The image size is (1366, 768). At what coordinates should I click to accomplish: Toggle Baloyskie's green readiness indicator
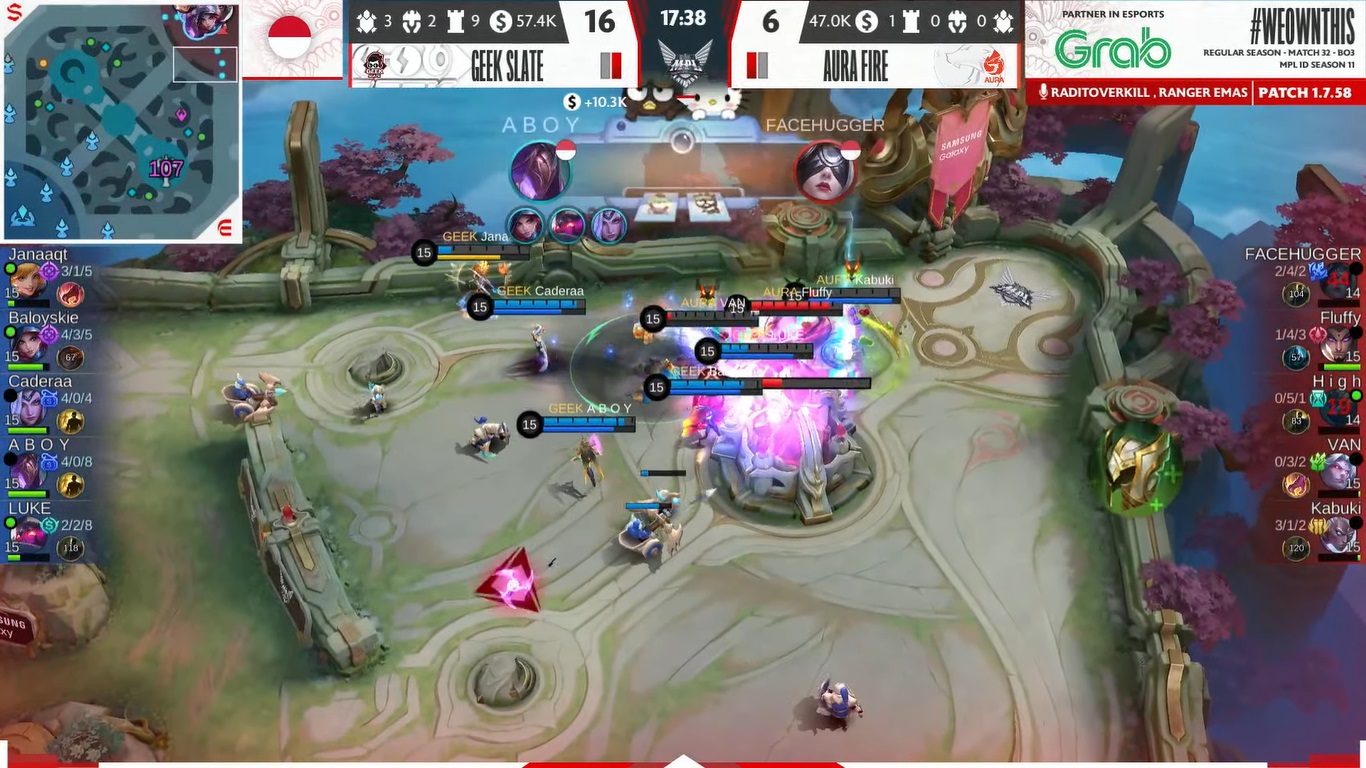(9, 330)
